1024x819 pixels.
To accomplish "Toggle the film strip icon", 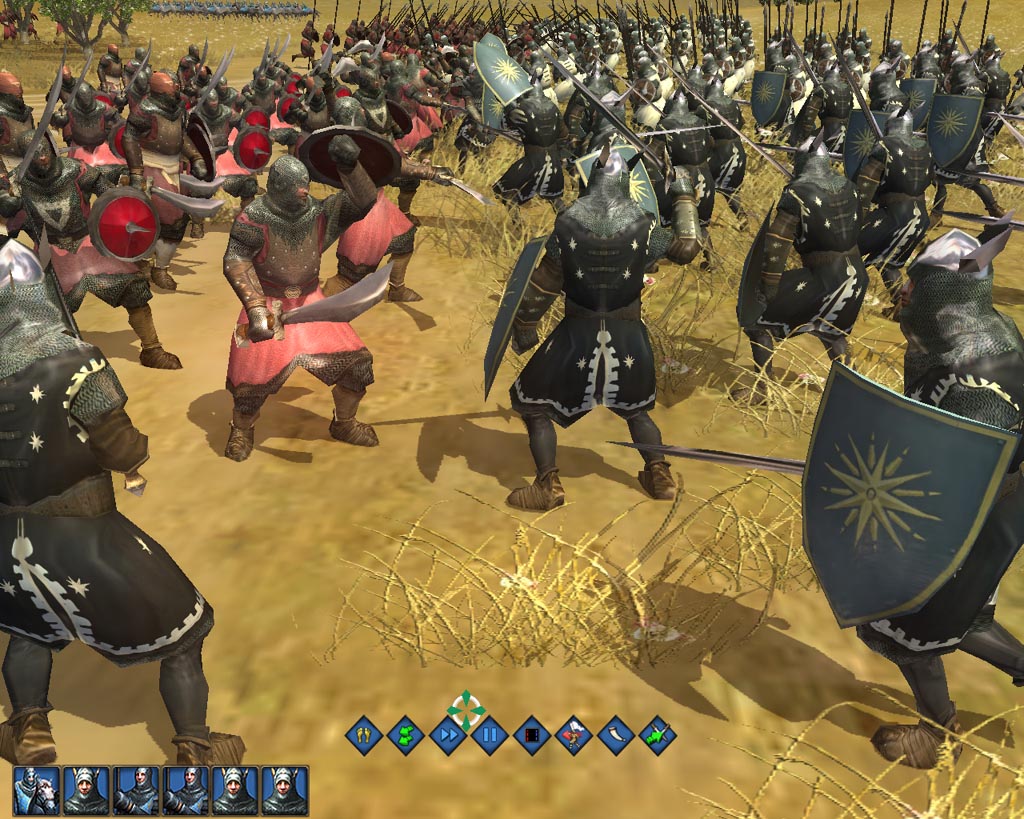I will pos(532,737).
